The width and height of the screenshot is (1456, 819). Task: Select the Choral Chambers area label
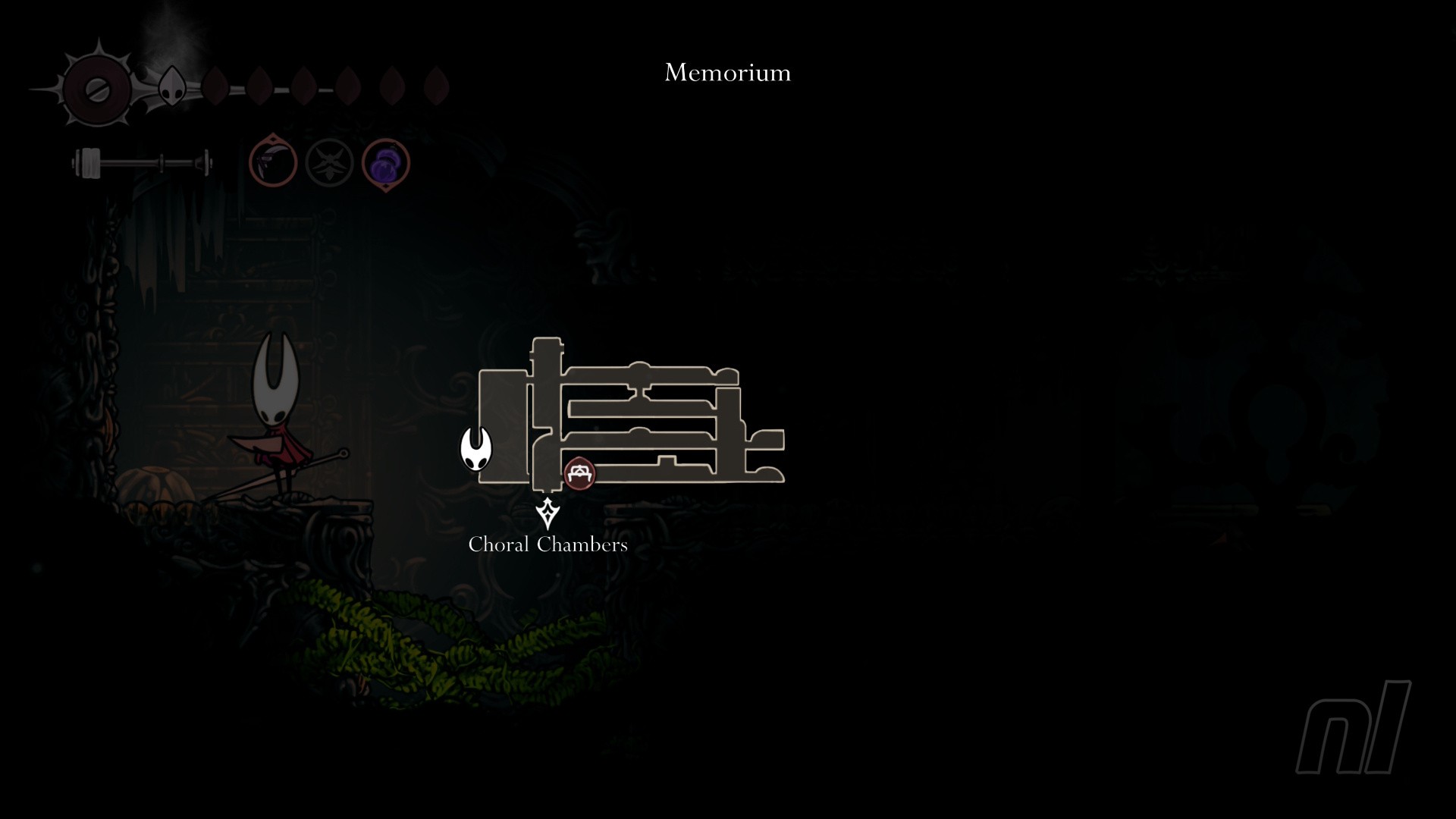[548, 544]
